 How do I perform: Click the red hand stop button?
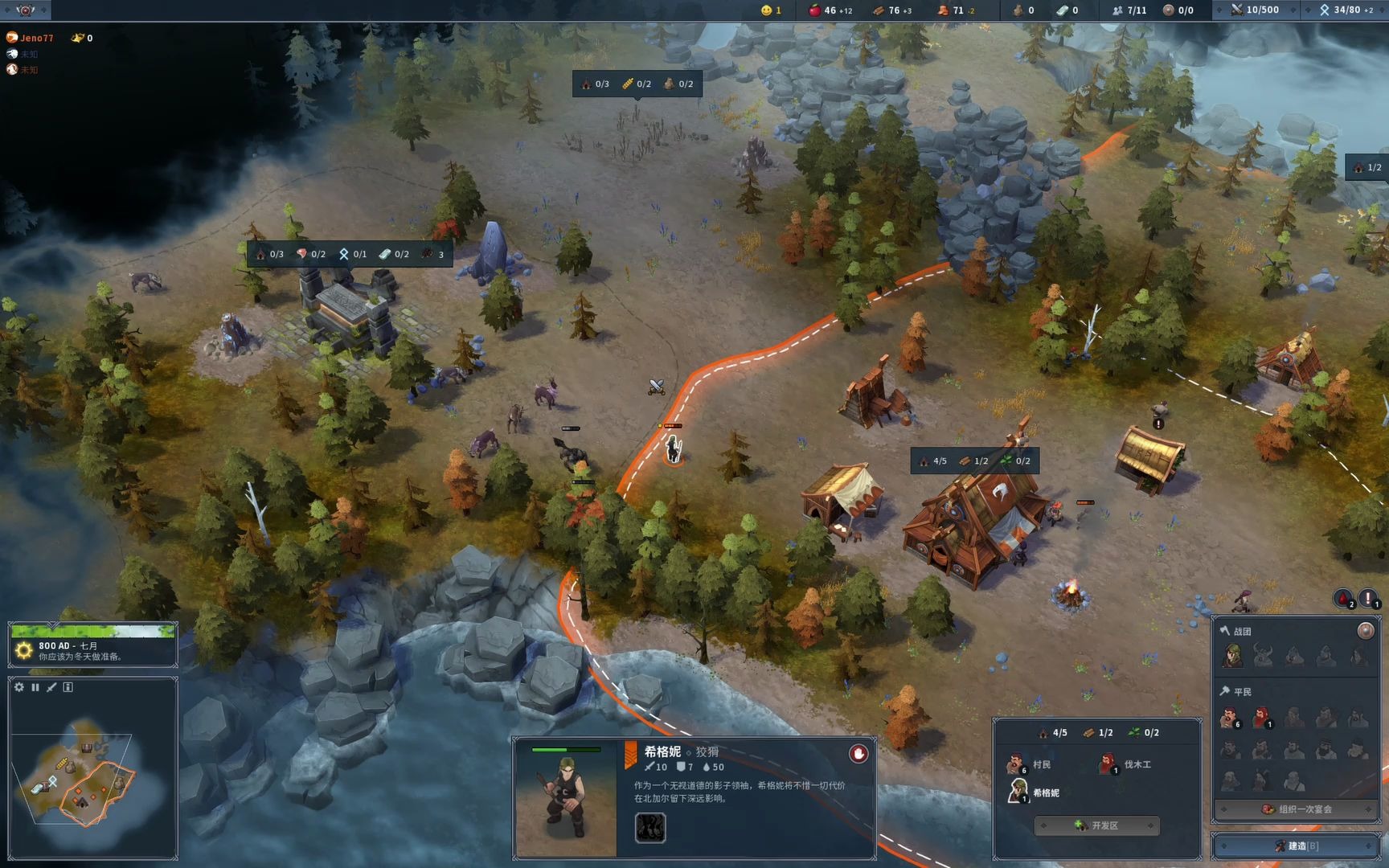tap(858, 753)
